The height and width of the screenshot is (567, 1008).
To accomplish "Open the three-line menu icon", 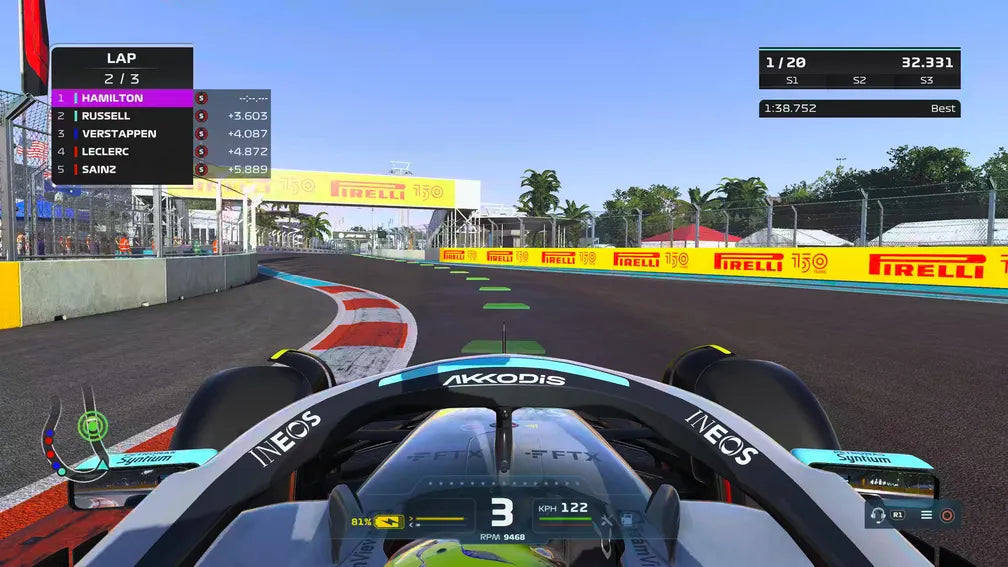I will (x=926, y=515).
